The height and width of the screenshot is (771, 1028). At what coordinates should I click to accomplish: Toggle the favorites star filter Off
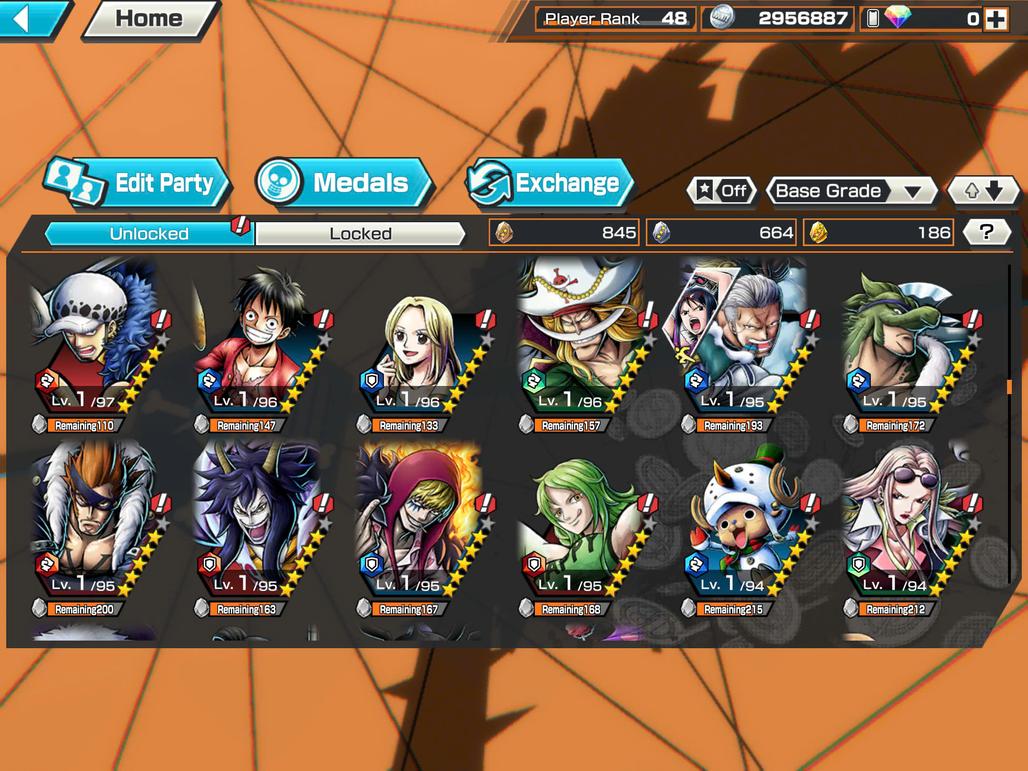click(722, 190)
